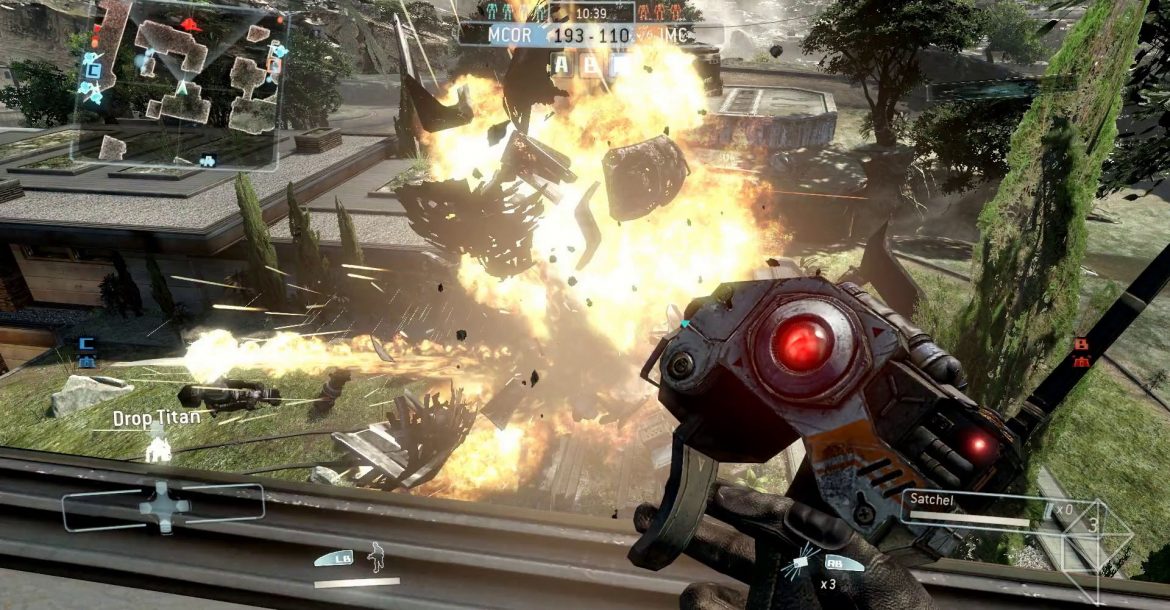1170x610 pixels.
Task: Select the hardpoint A status indicator
Action: (x=562, y=66)
